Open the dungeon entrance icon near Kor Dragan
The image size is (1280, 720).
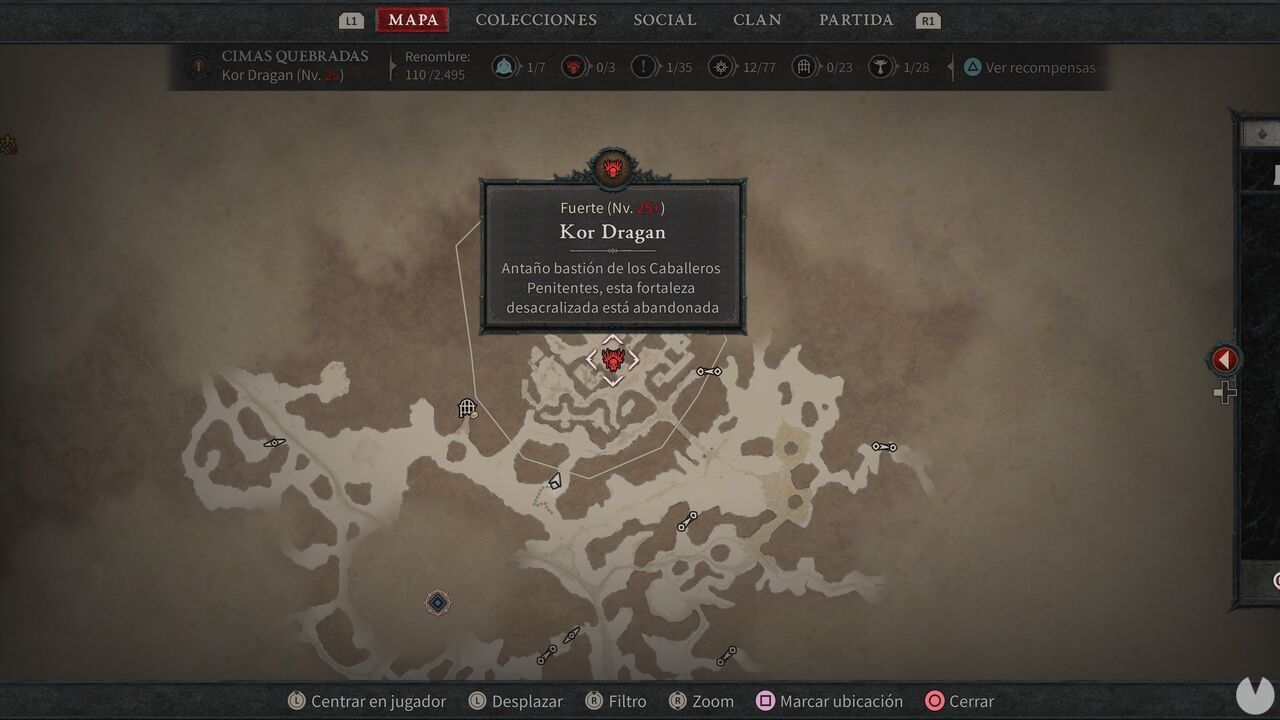coord(467,408)
